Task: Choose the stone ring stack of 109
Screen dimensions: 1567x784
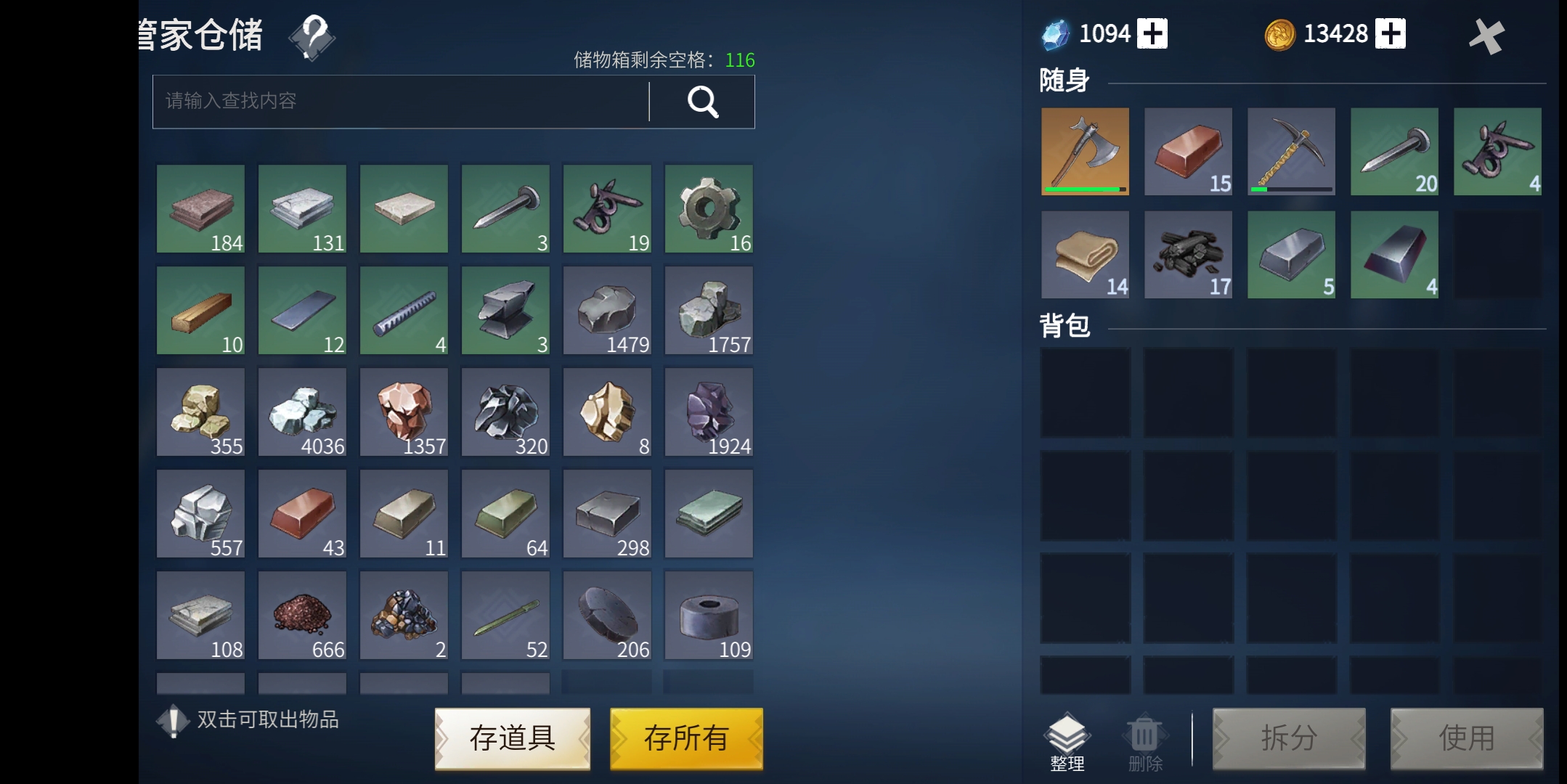Action: [x=709, y=615]
